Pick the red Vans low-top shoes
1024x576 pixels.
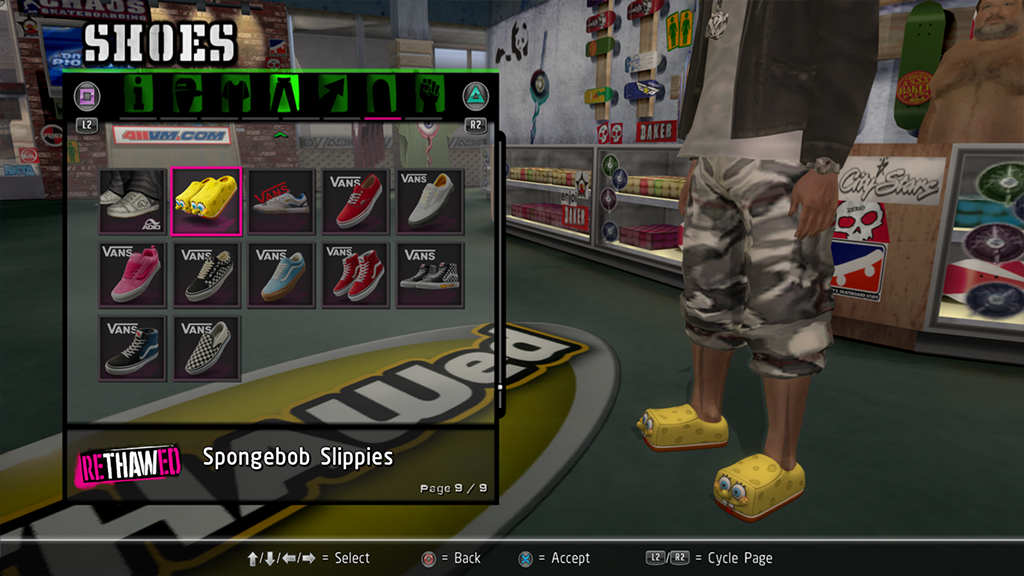pos(354,201)
